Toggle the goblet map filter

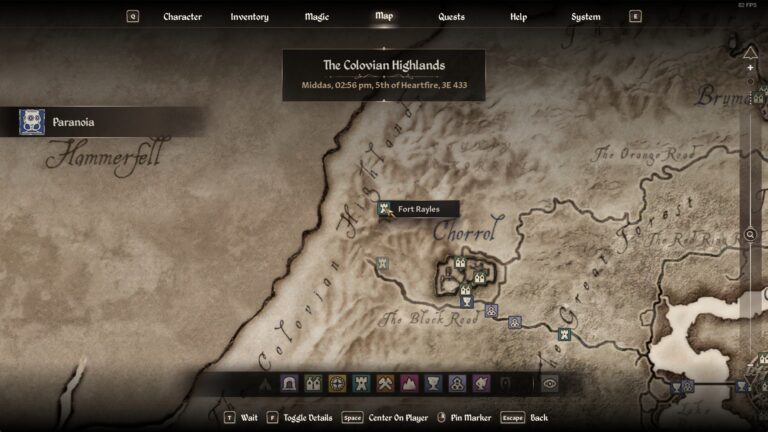433,383
